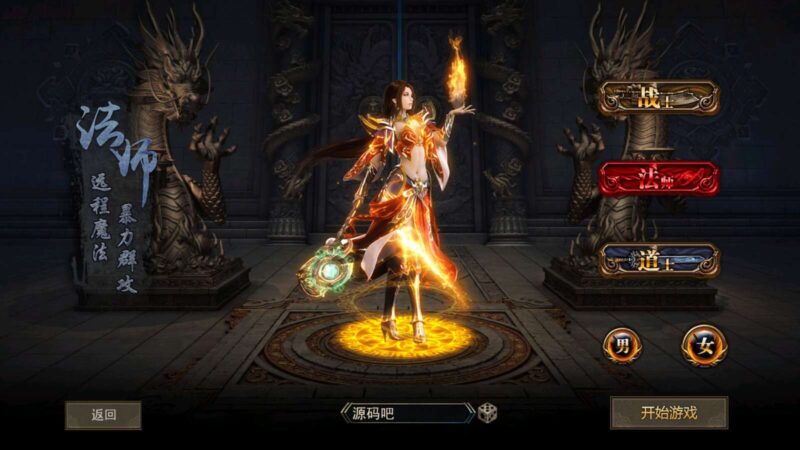Screen dimensions: 800x450
Task: Select the 战士 warrior class
Action: tap(658, 98)
